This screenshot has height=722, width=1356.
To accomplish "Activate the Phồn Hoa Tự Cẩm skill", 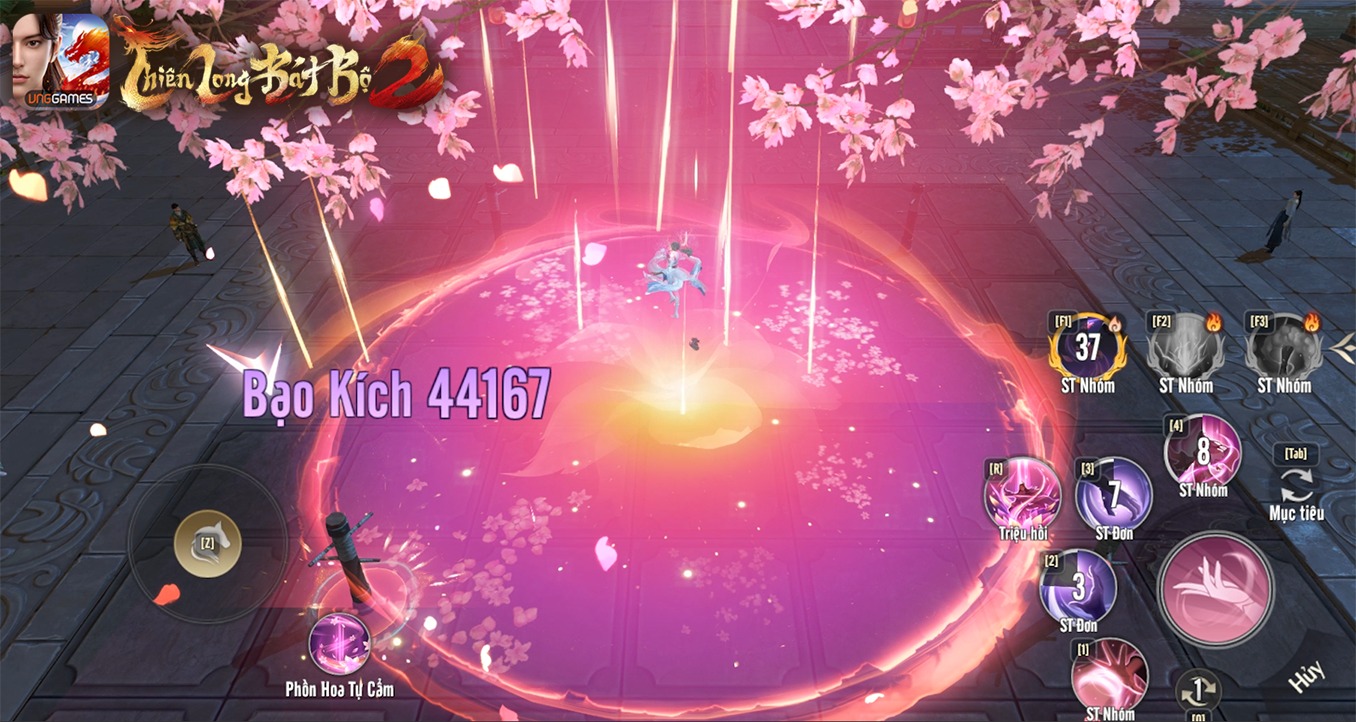I will click(x=339, y=645).
